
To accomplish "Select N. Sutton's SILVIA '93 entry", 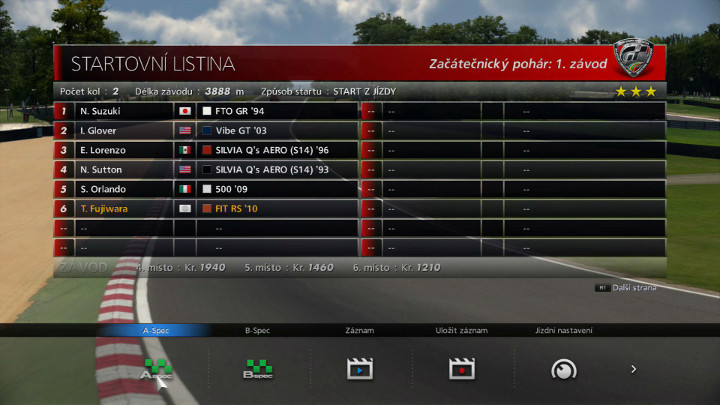I will [206, 169].
